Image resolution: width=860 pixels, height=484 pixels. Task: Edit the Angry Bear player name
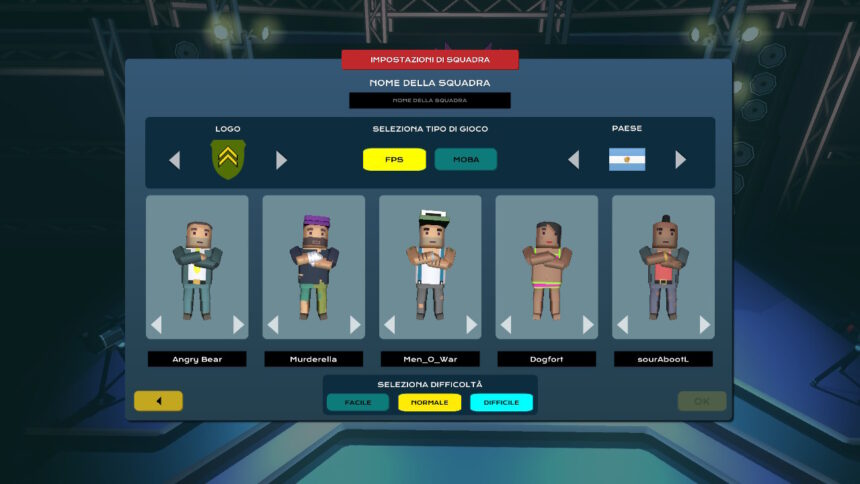click(197, 358)
